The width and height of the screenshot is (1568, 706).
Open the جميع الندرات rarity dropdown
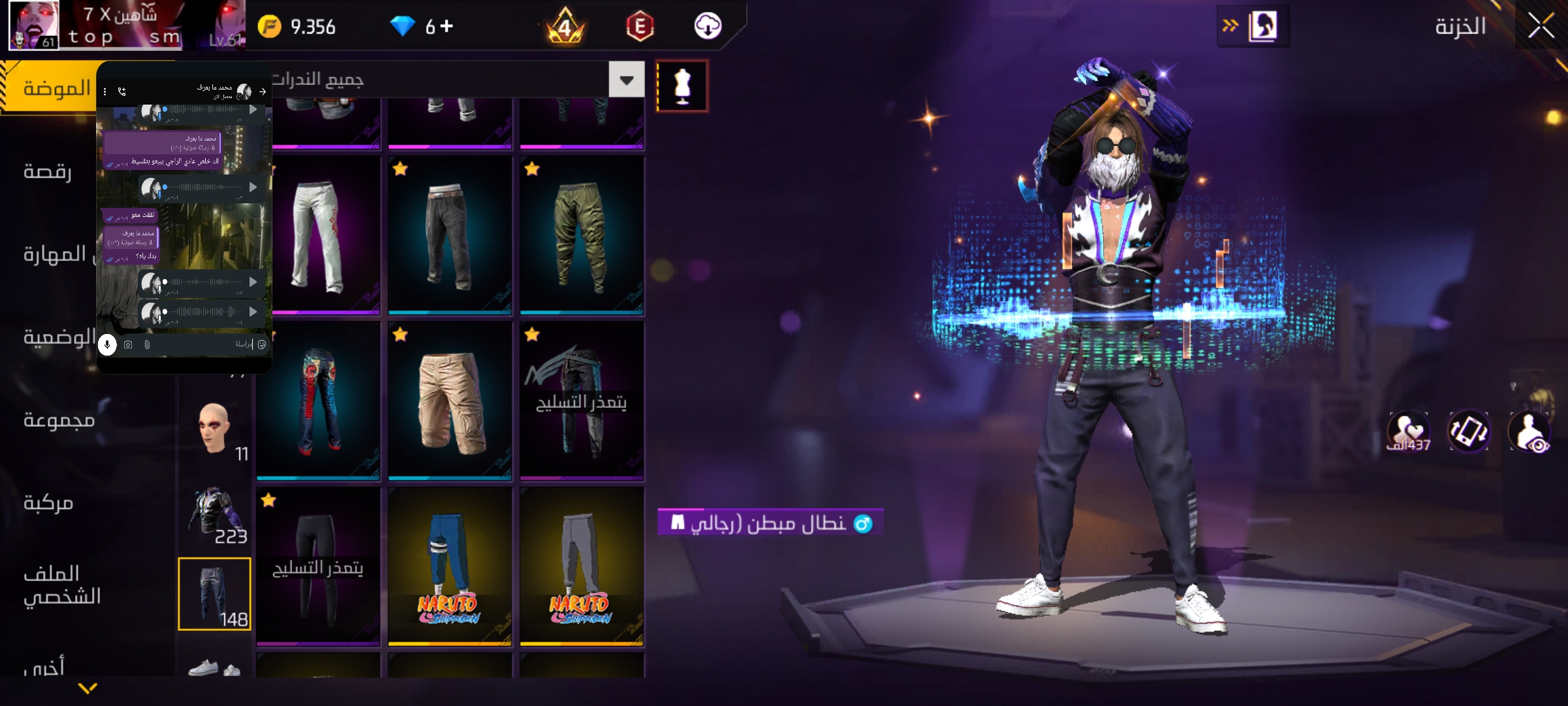pyautogui.click(x=626, y=80)
